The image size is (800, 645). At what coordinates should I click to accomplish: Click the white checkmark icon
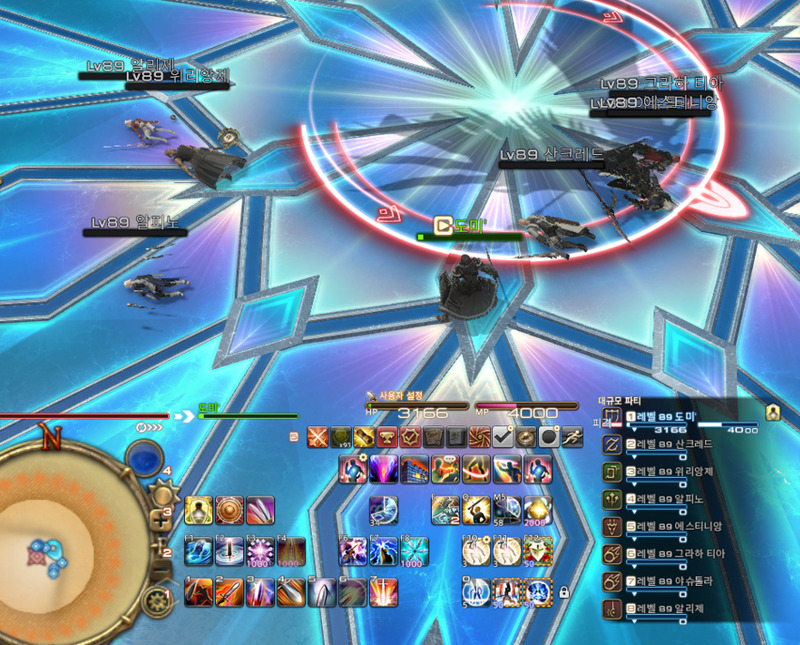pyautogui.click(x=502, y=436)
